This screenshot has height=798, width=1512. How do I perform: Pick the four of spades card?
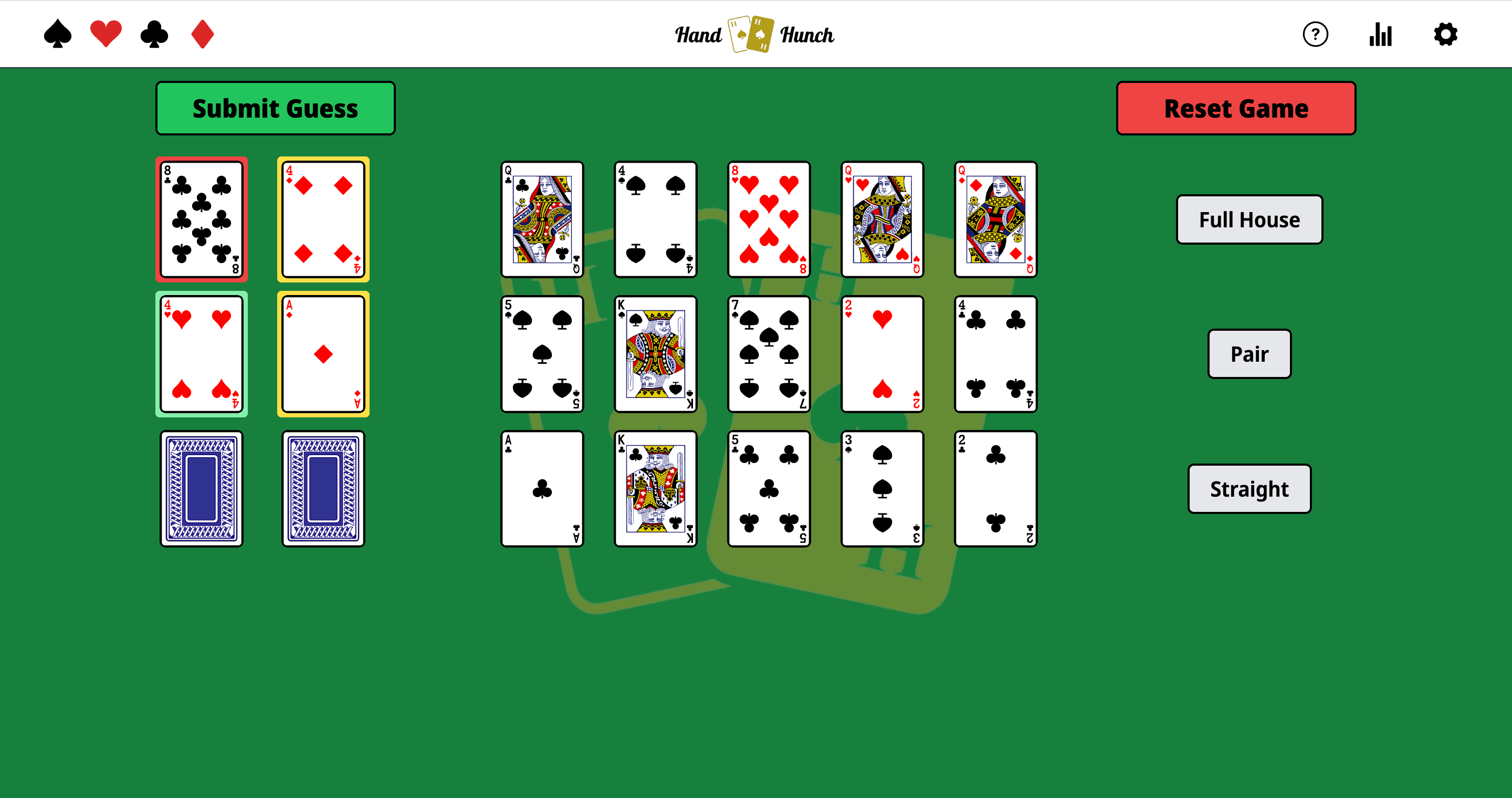[655, 219]
